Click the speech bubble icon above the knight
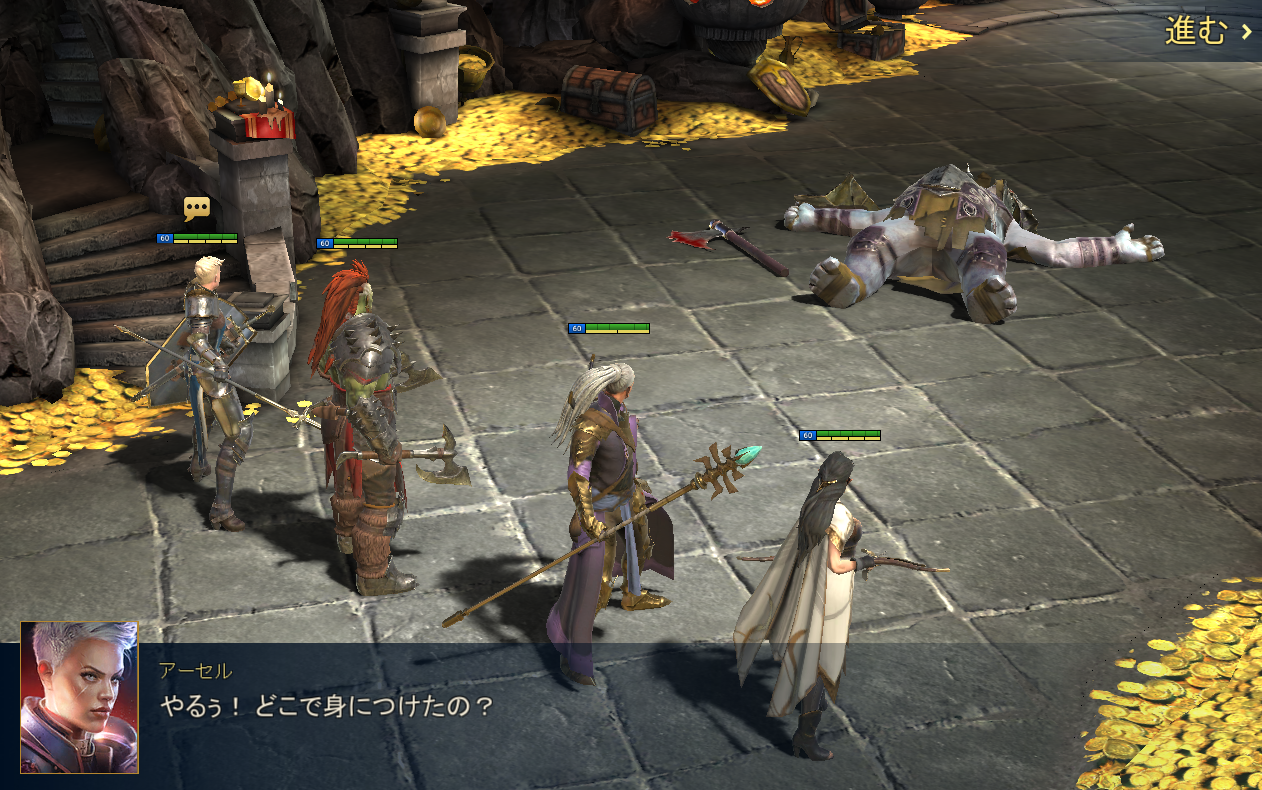This screenshot has width=1262, height=790. click(x=197, y=209)
